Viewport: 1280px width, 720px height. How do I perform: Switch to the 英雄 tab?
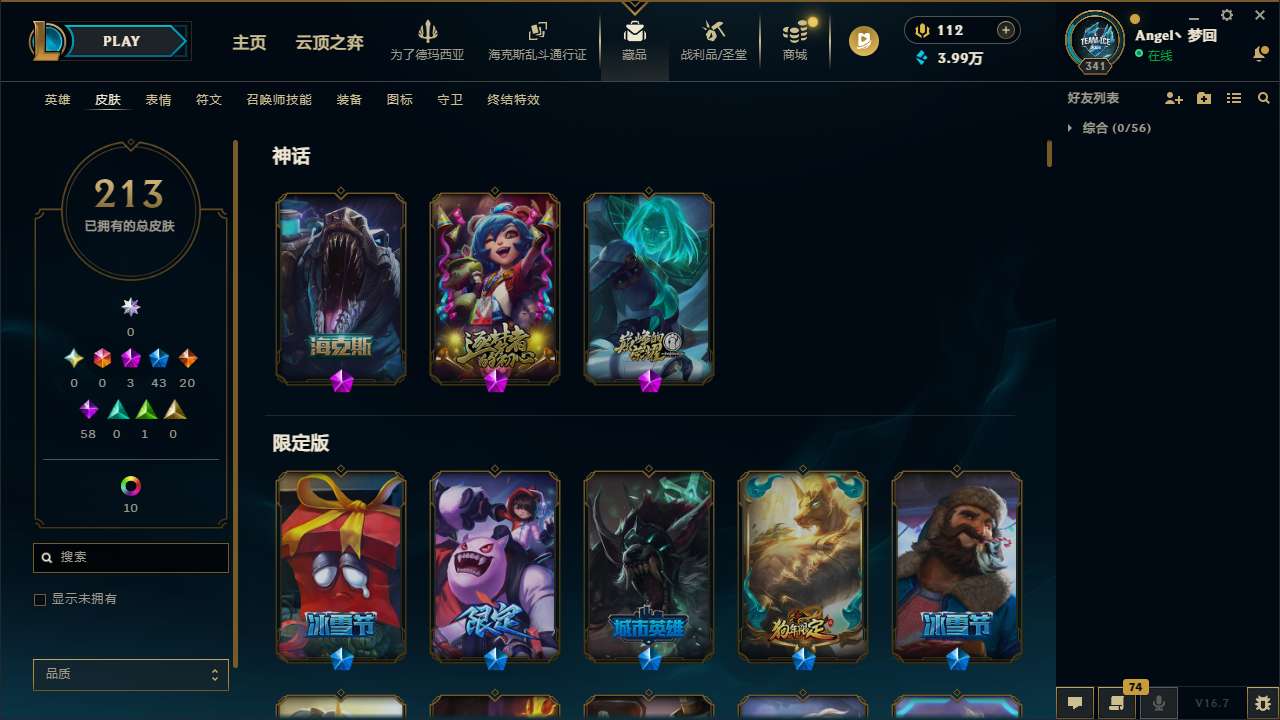click(x=57, y=99)
